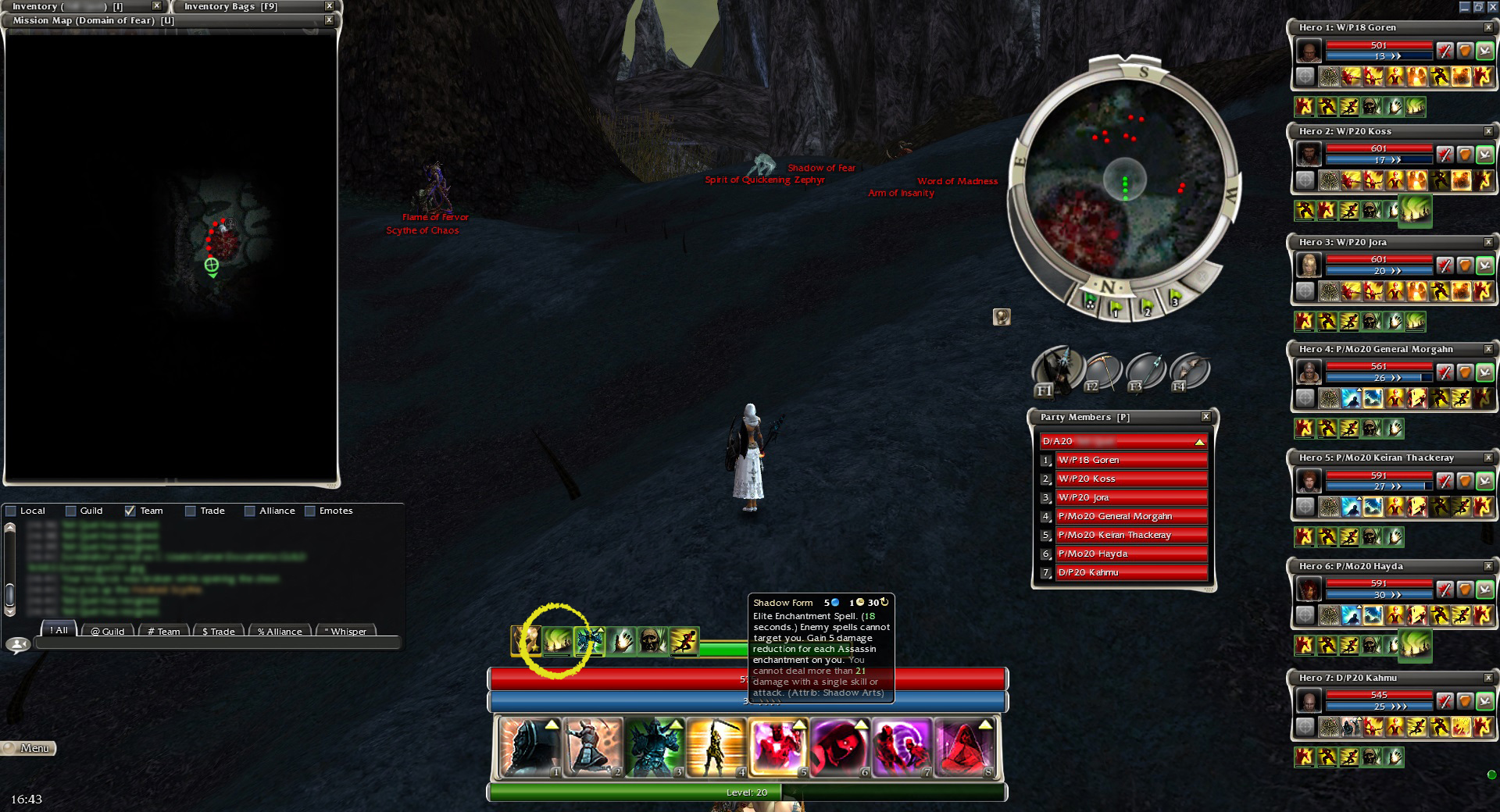Activate the skill in slot 1

point(530,747)
